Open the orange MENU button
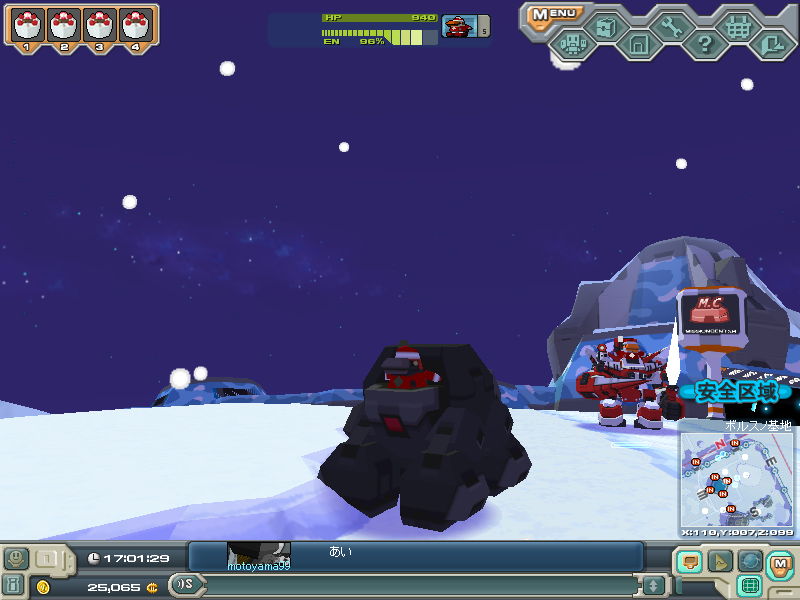This screenshot has width=800, height=600. pyautogui.click(x=552, y=14)
